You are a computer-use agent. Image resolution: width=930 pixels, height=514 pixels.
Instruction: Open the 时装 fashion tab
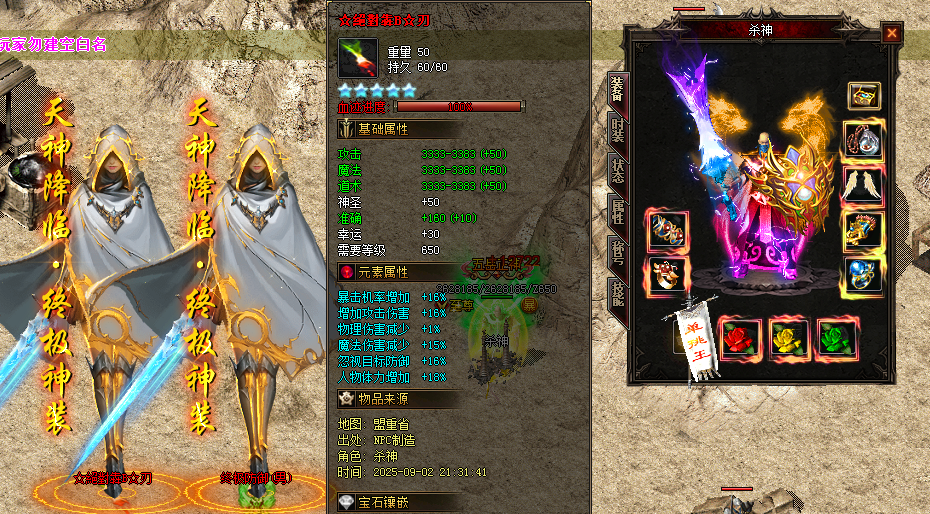click(617, 132)
